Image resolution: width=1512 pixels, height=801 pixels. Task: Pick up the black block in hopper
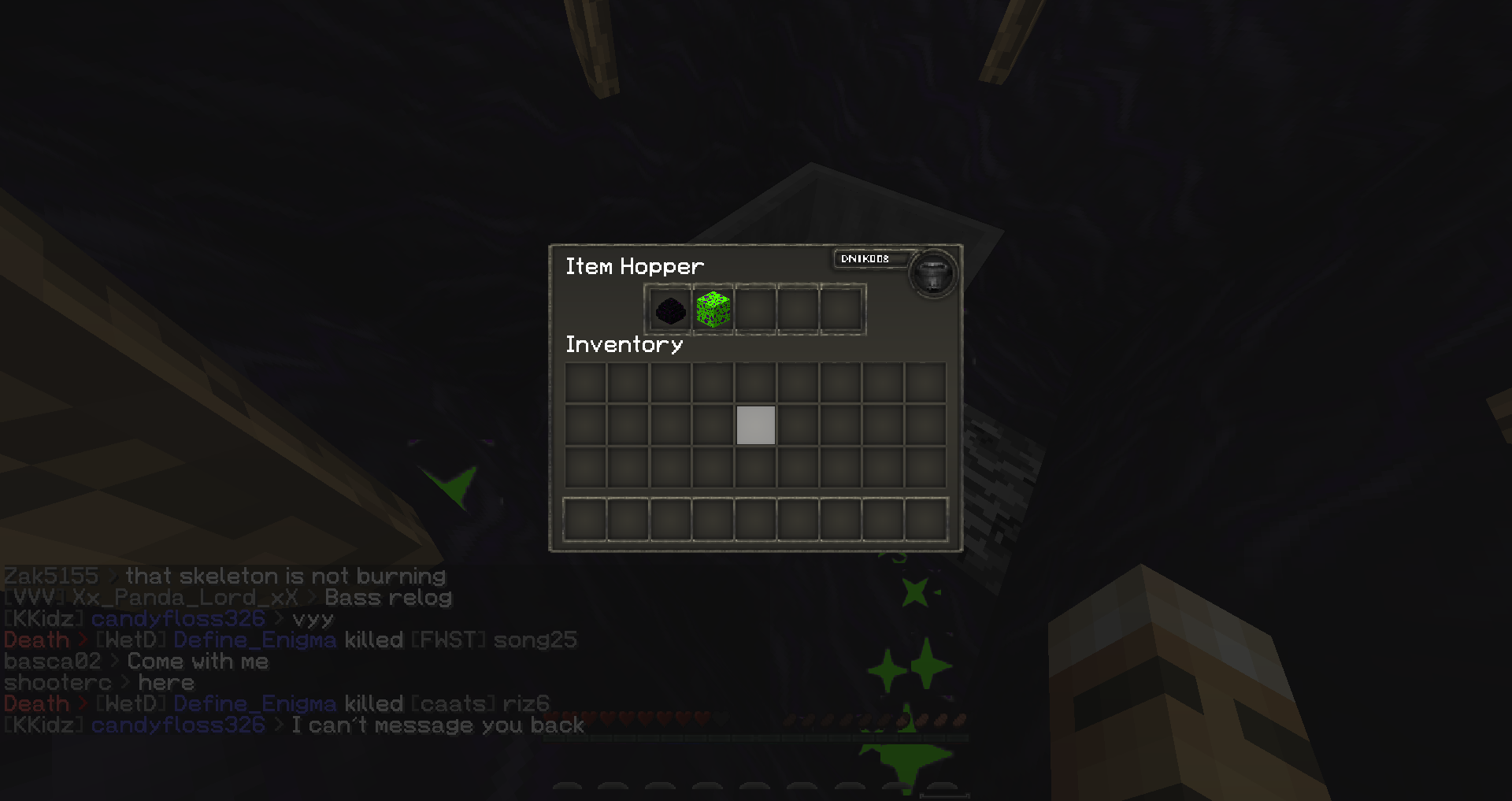[x=671, y=310]
